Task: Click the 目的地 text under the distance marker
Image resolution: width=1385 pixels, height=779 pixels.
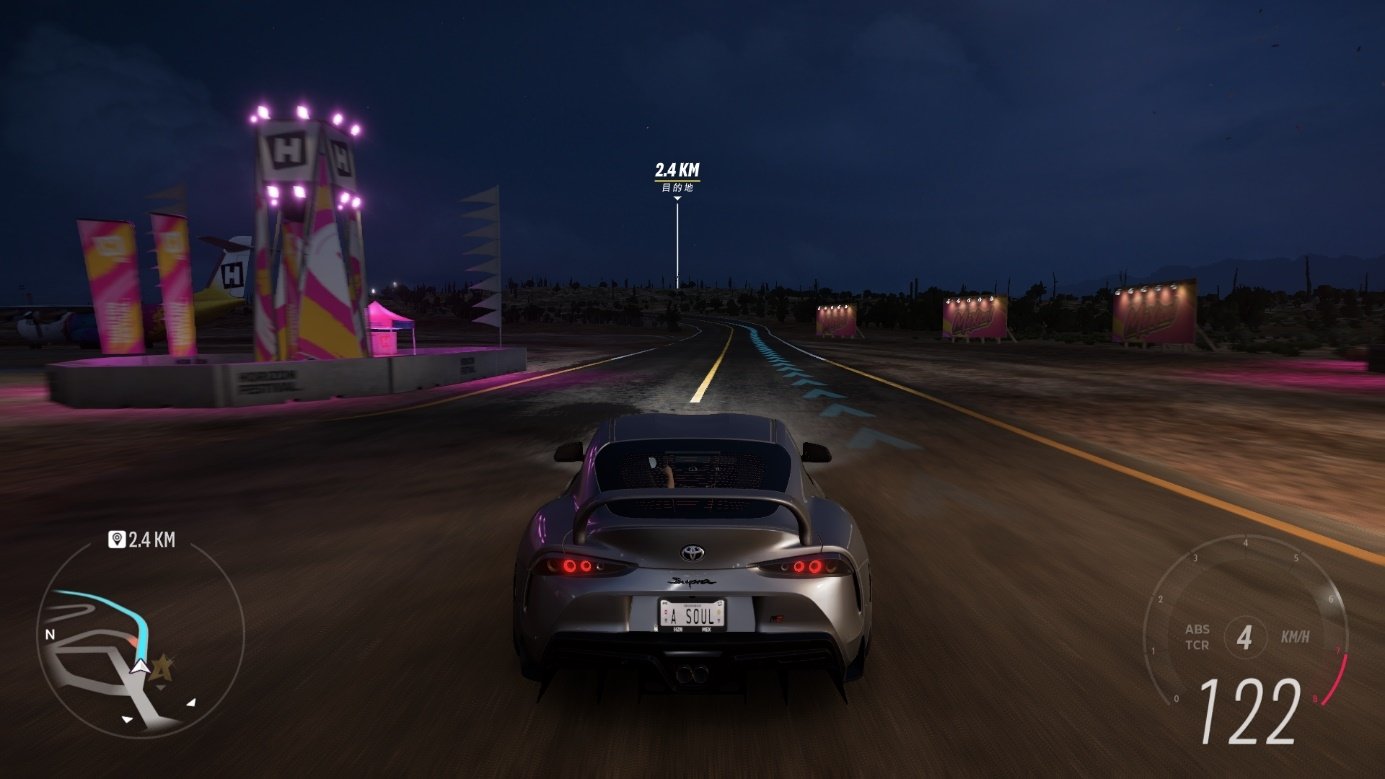Action: [678, 186]
